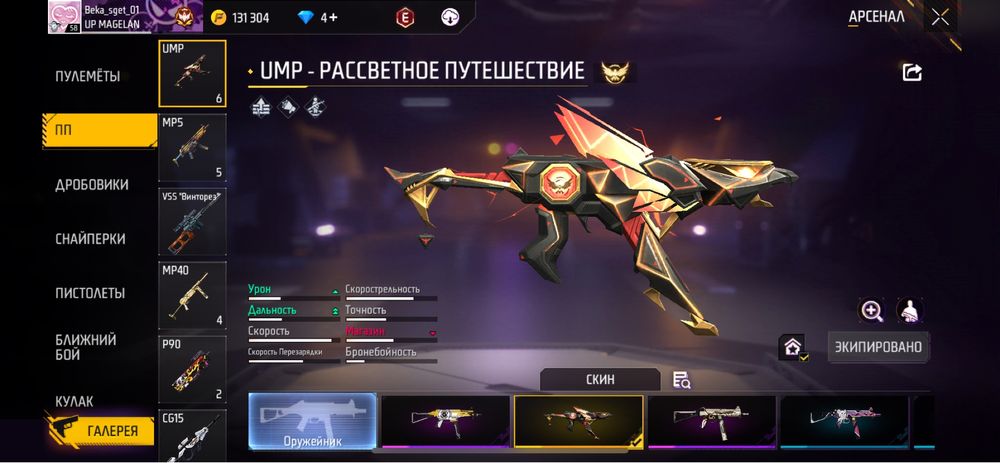The height and width of the screenshot is (463, 1000).
Task: Switch to the Скин tab
Action: click(x=600, y=380)
